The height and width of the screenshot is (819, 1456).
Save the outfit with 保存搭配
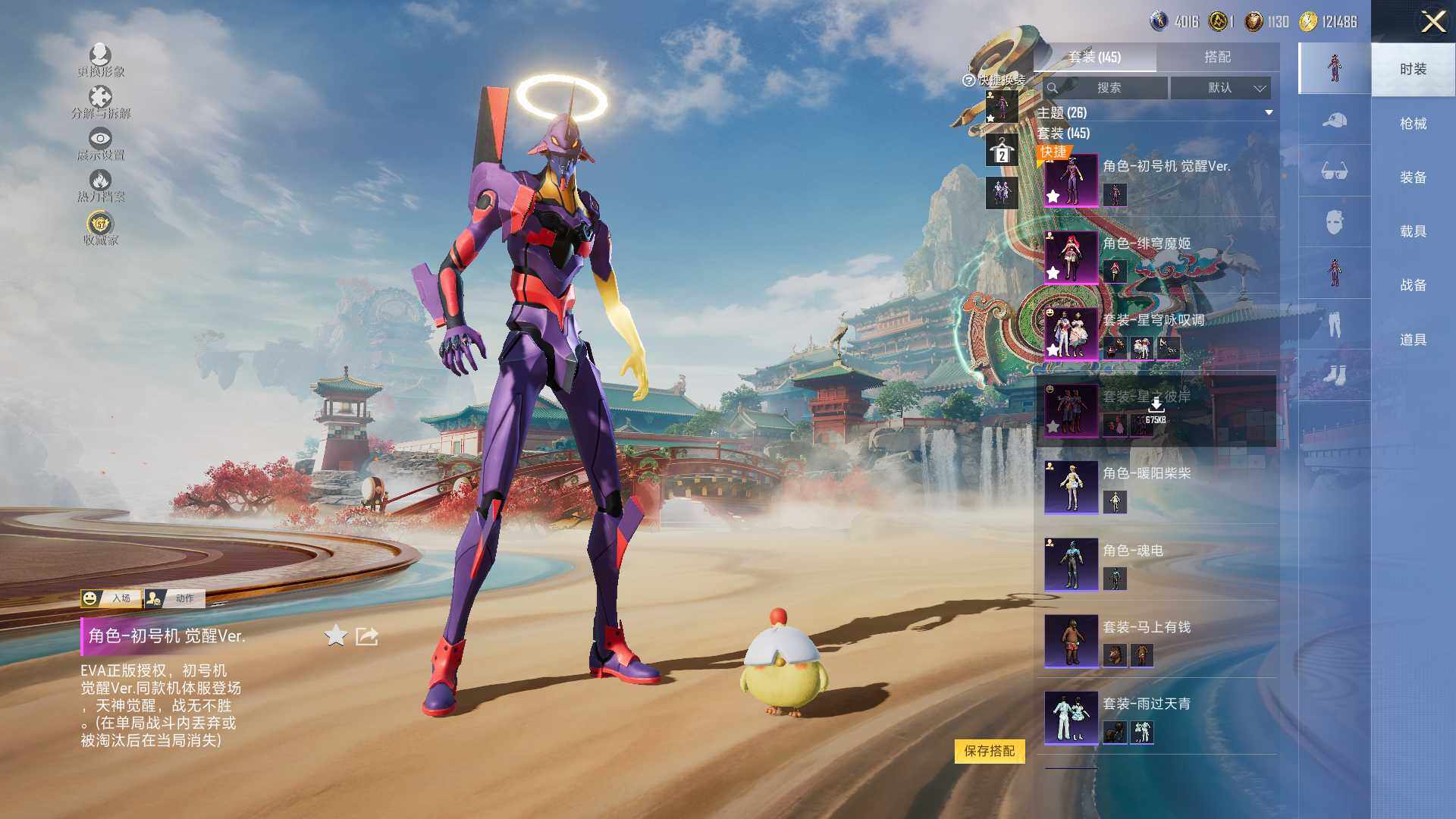989,751
